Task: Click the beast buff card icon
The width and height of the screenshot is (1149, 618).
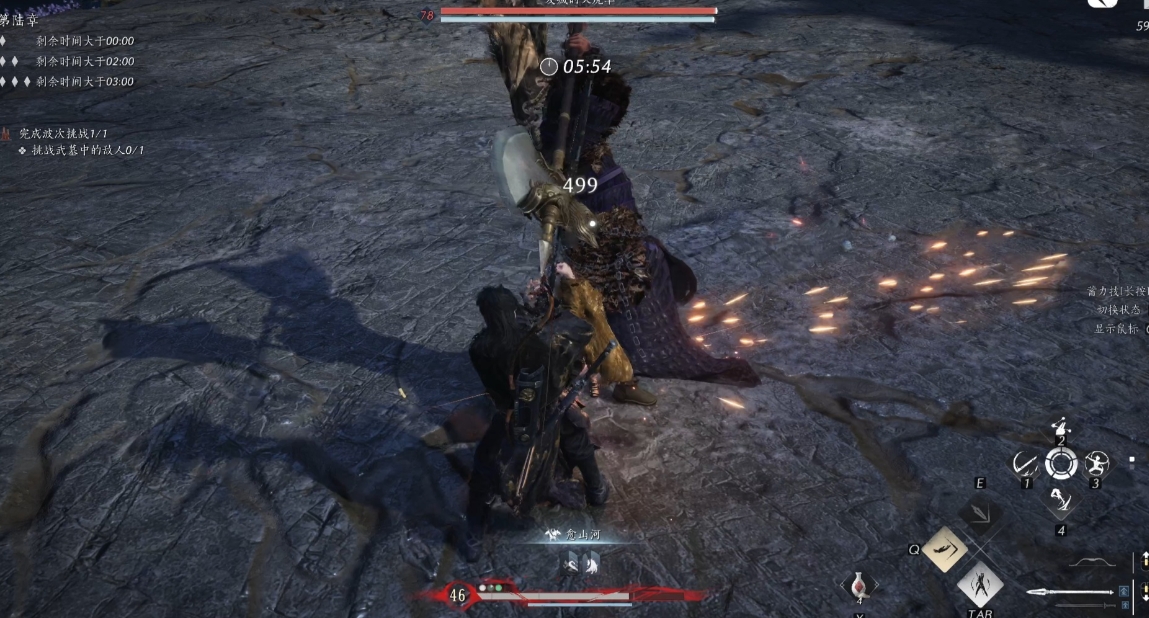Action: pos(592,565)
